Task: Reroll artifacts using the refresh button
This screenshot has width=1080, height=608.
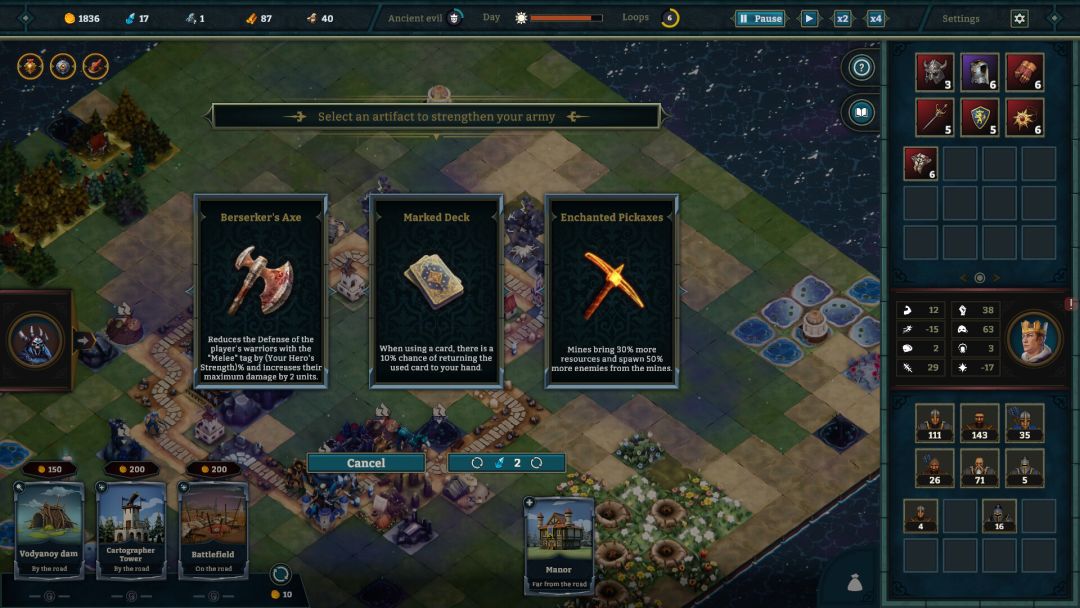Action: tap(506, 463)
